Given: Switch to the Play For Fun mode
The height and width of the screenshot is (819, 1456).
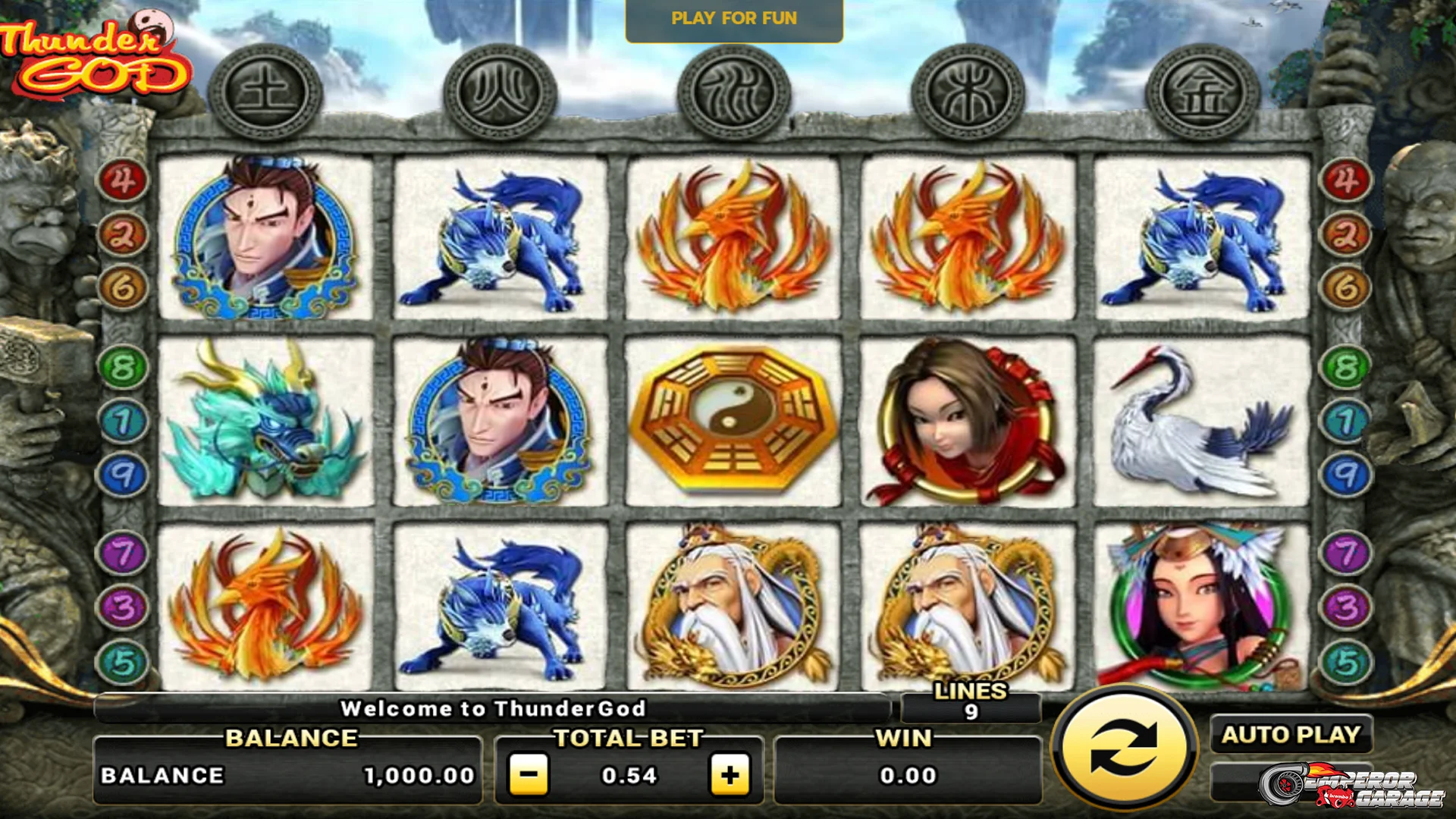Looking at the screenshot, I should click(733, 20).
